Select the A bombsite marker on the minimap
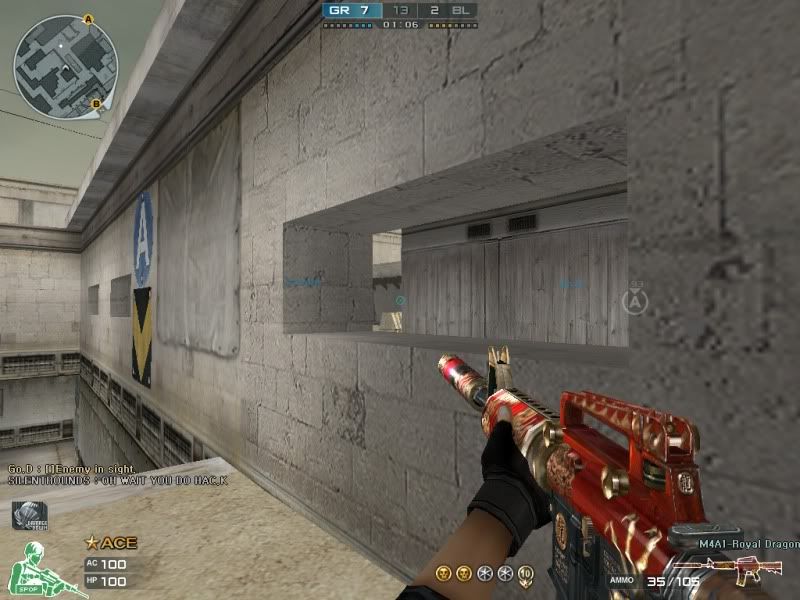Image resolution: width=800 pixels, height=600 pixels. pos(88,18)
